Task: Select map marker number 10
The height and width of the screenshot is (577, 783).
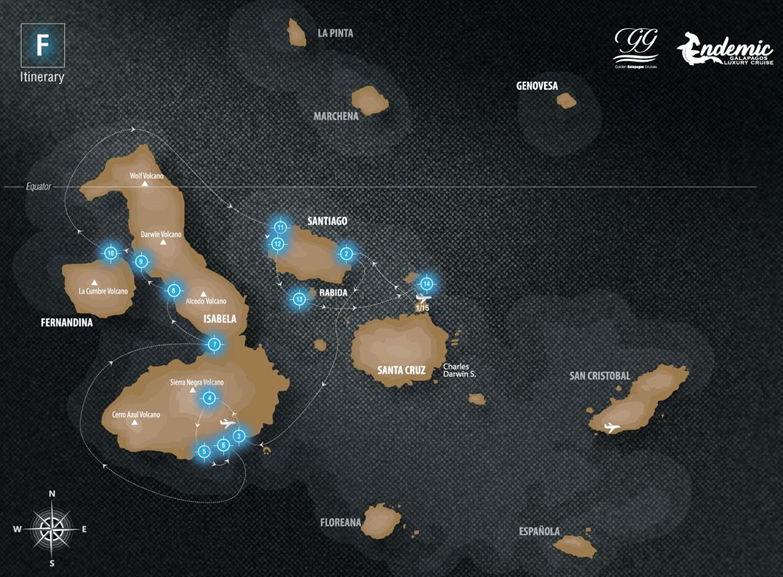Action: [x=110, y=252]
